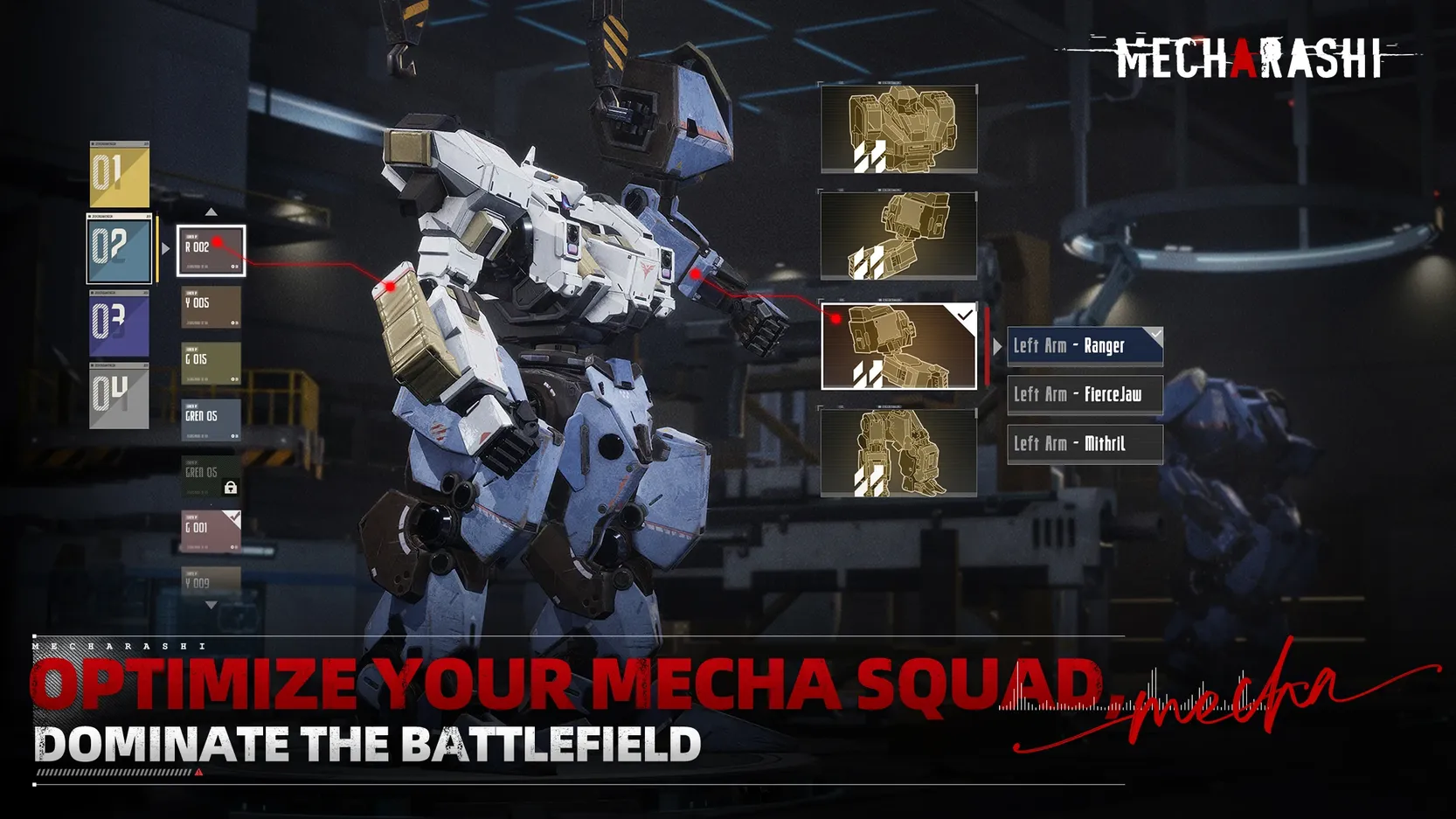1456x819 pixels.
Task: Choose Left Arm - FierceJaw option
Action: [x=1085, y=395]
